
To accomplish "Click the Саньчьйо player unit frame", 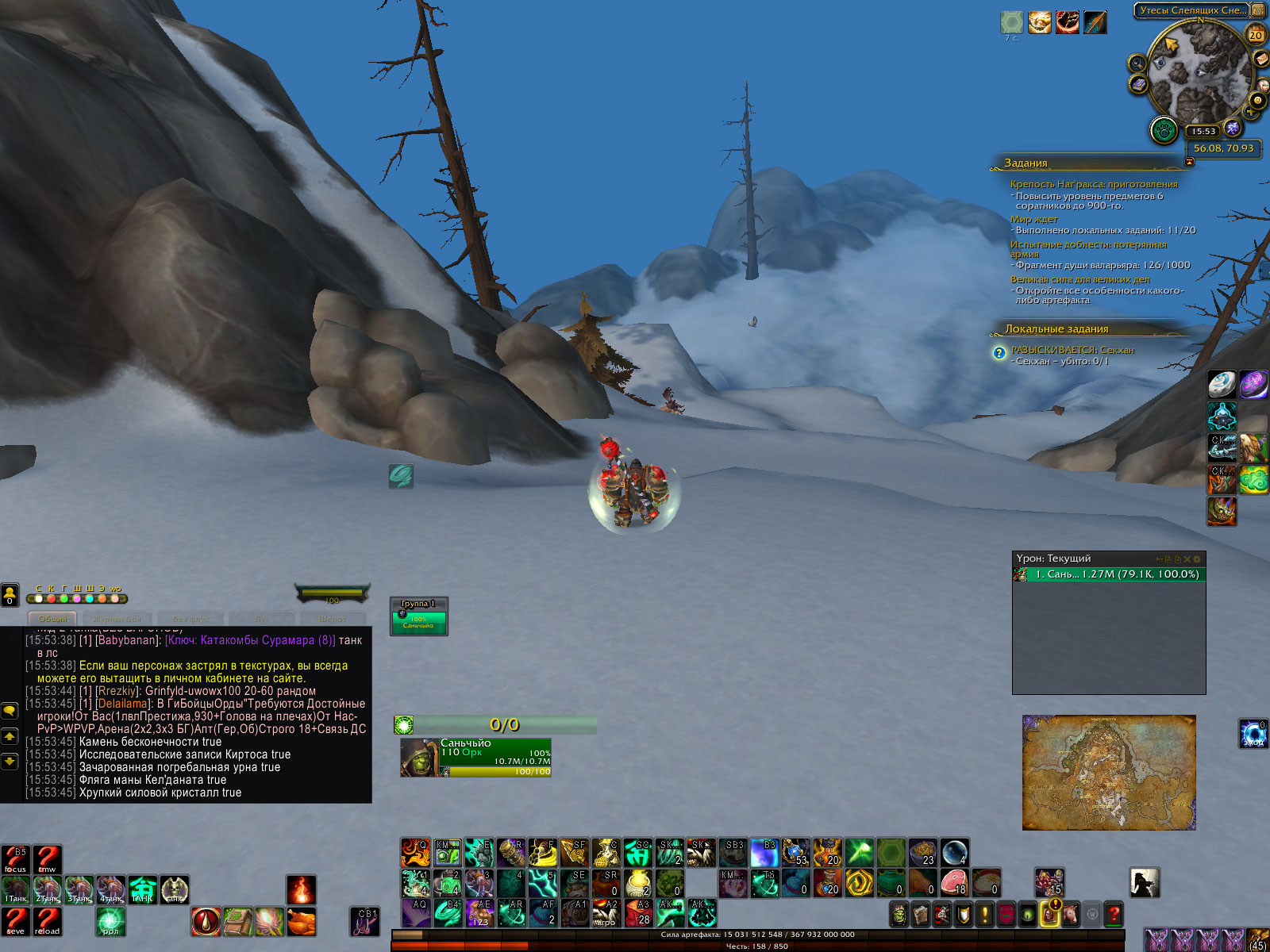I will [x=475, y=758].
